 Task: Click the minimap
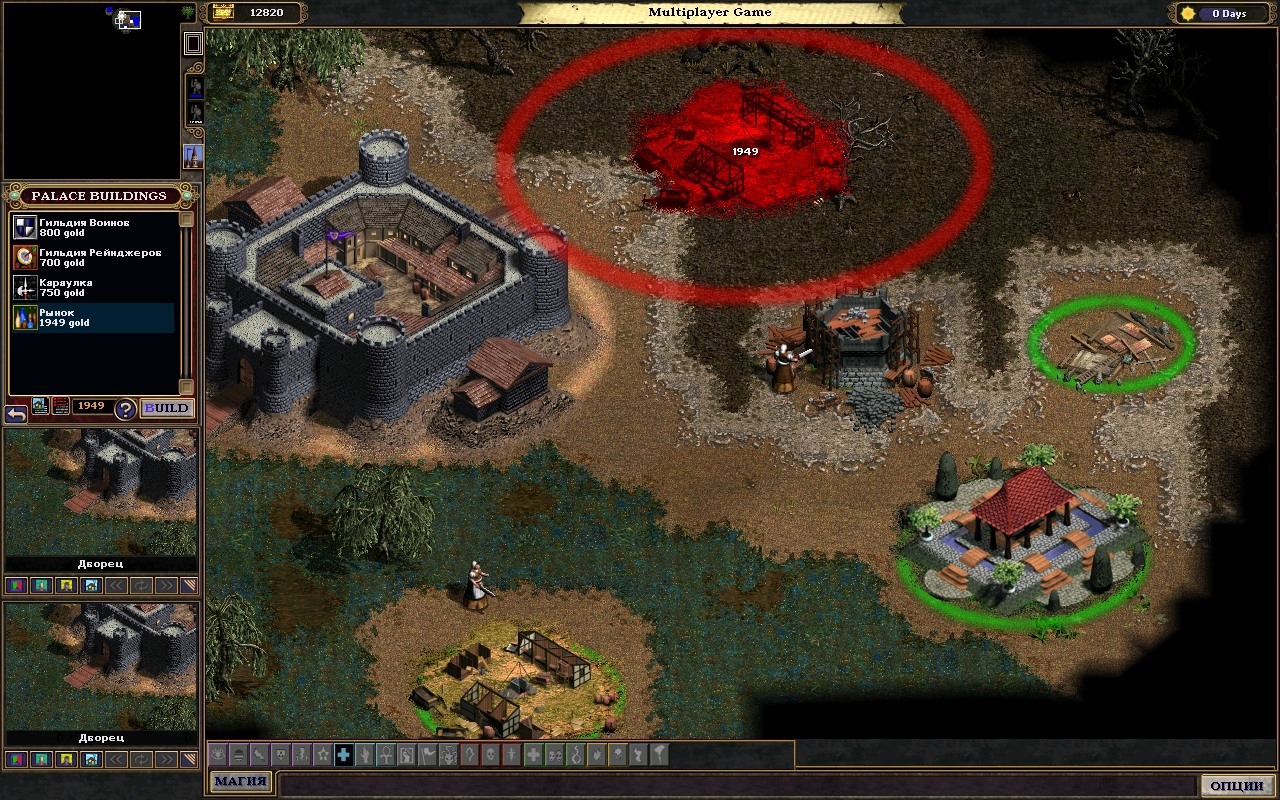(x=92, y=90)
